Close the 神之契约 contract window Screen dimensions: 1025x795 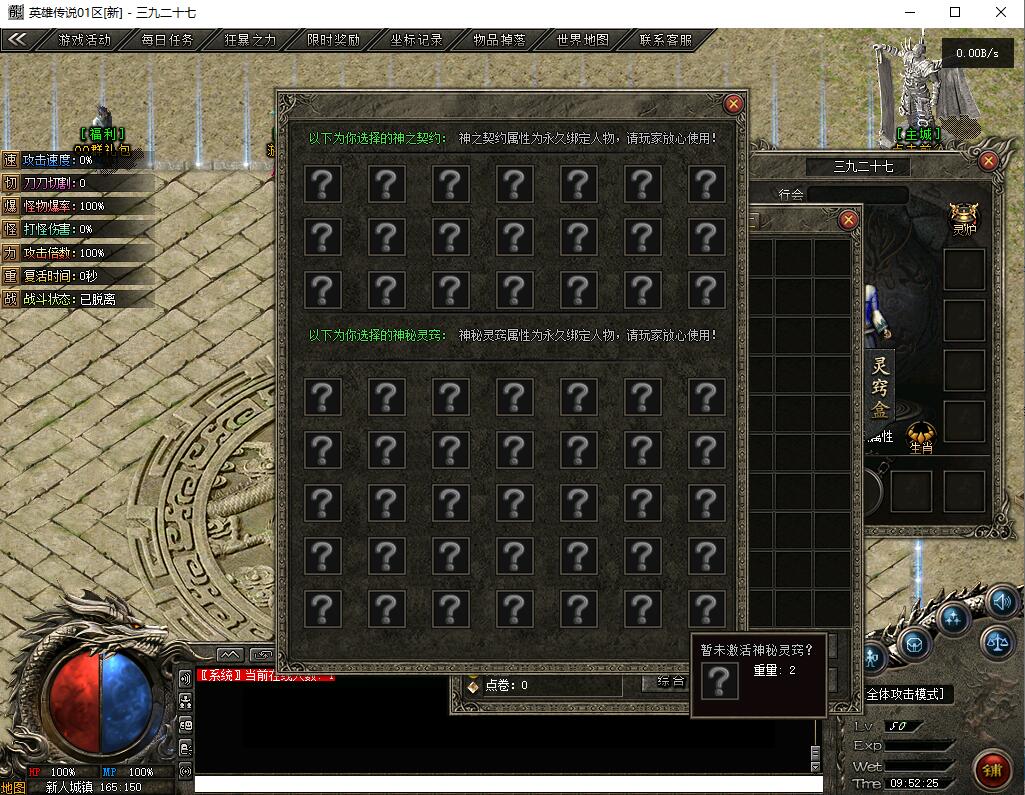point(734,104)
